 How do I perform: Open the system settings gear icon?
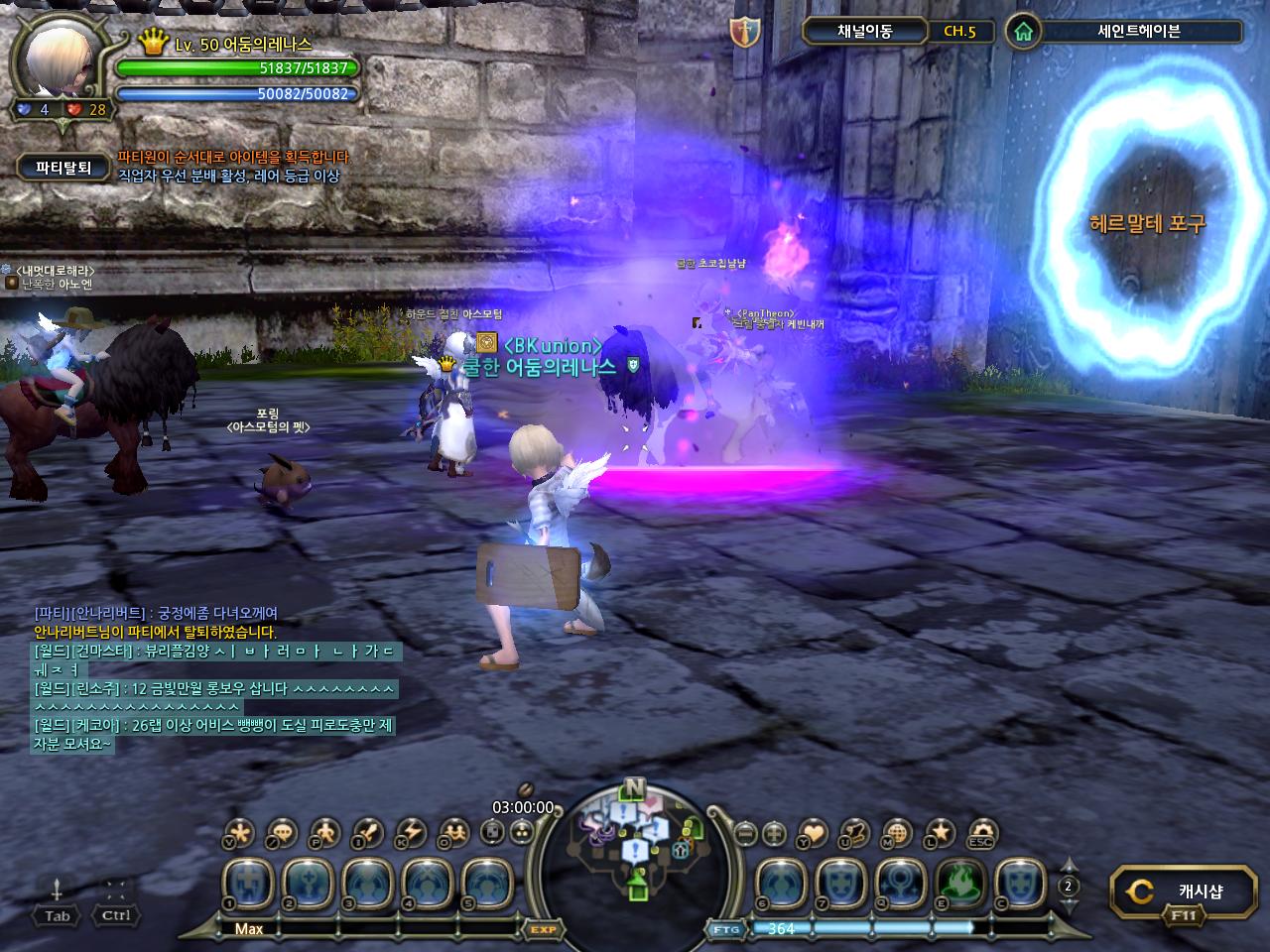pyautogui.click(x=981, y=833)
